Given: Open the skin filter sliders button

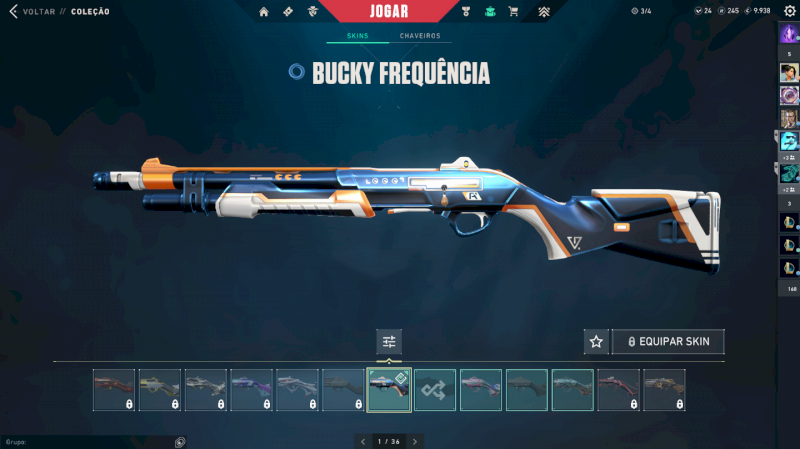Looking at the screenshot, I should click(x=389, y=342).
